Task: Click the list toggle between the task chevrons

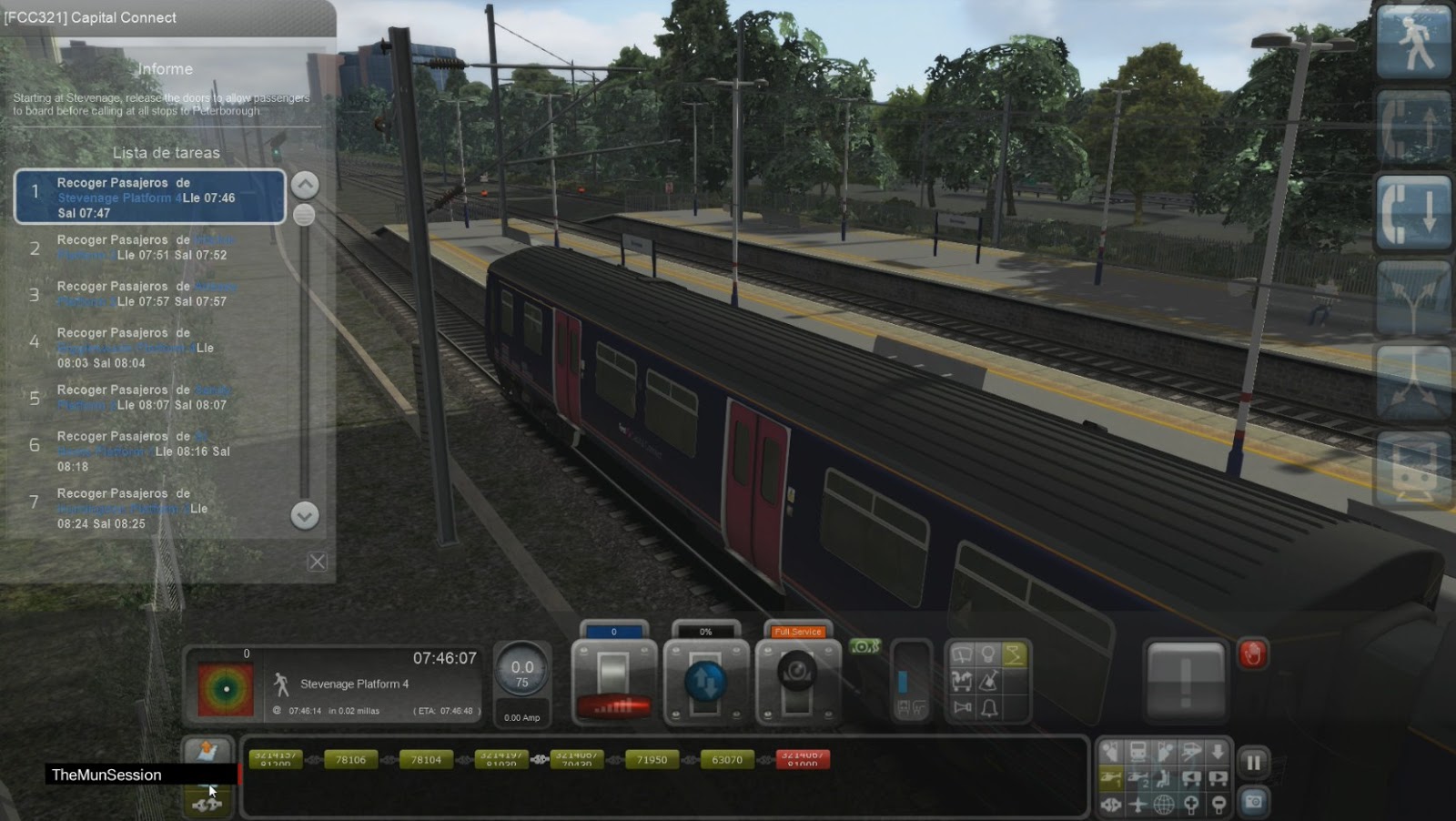Action: 303,213
